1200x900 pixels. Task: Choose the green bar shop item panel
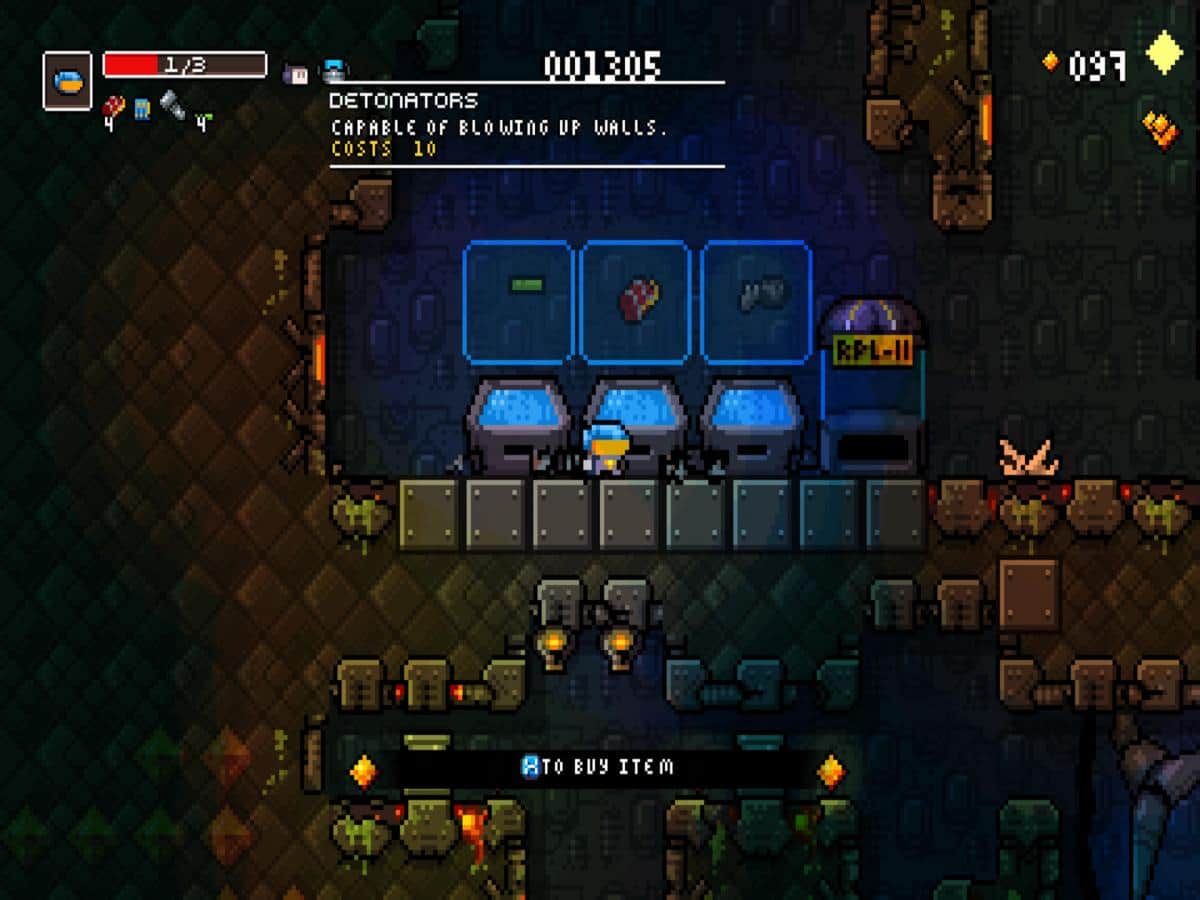(x=518, y=301)
